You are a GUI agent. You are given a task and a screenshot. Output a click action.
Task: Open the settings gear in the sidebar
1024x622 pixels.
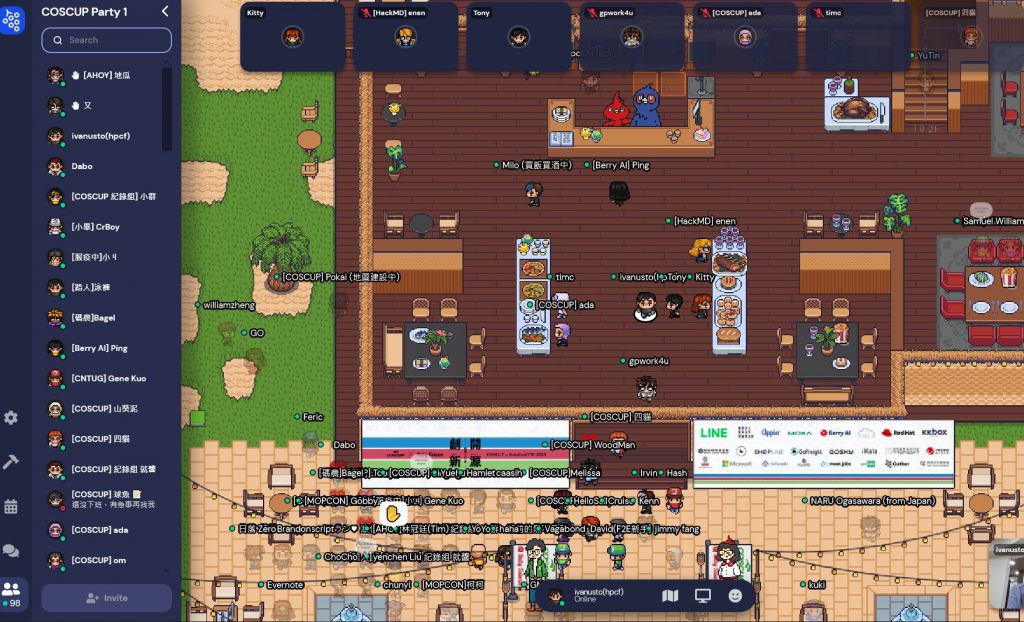pos(11,417)
